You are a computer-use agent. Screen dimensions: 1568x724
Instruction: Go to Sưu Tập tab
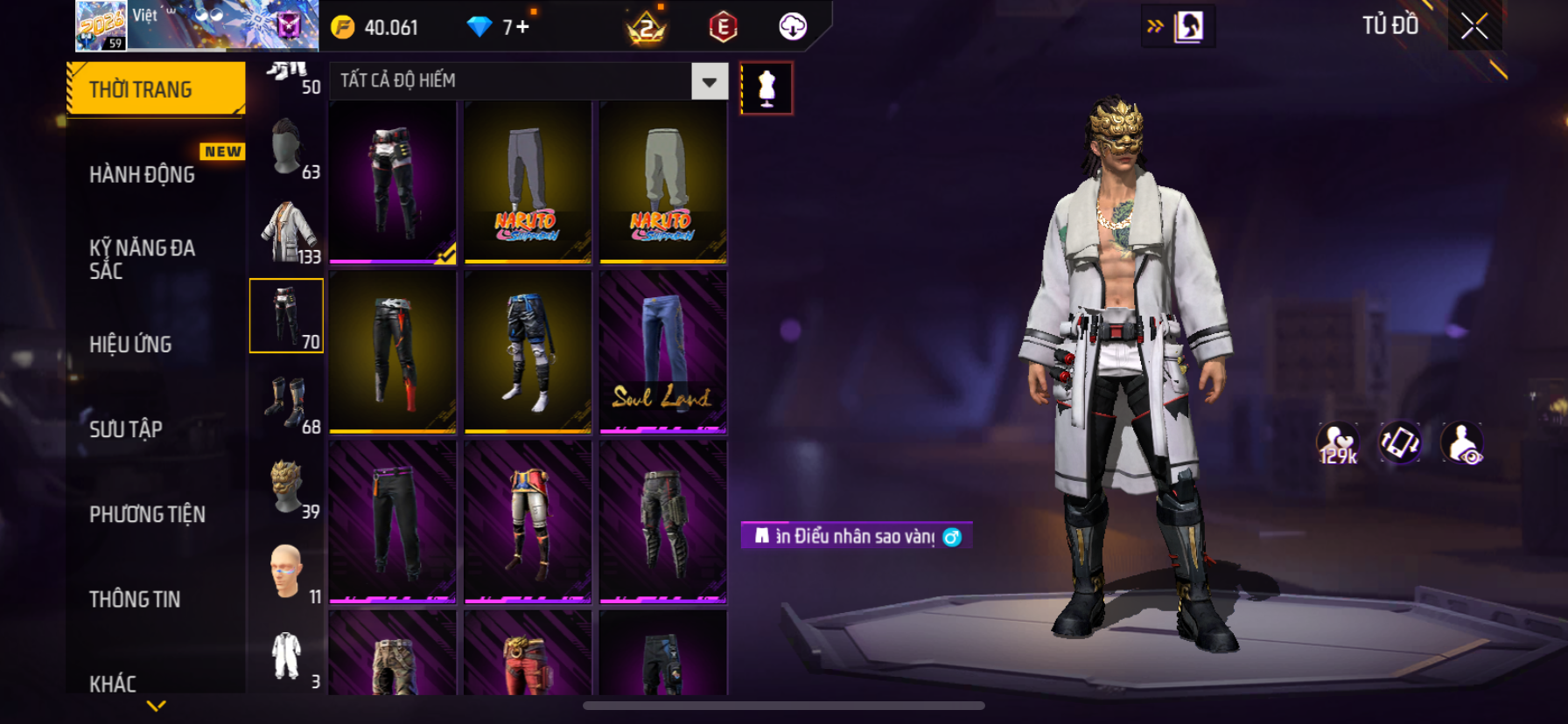click(x=126, y=429)
